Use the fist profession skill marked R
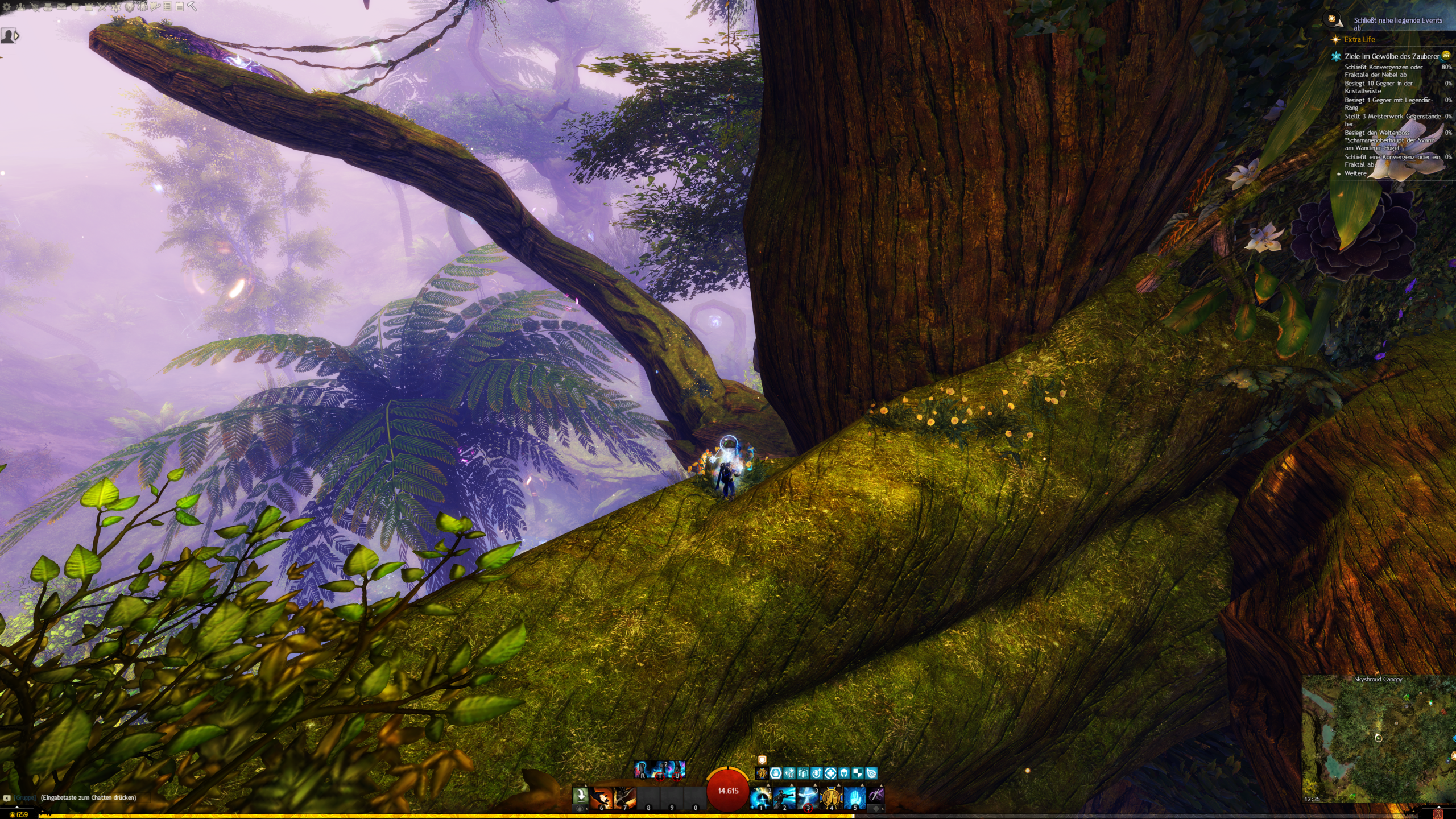 642,770
